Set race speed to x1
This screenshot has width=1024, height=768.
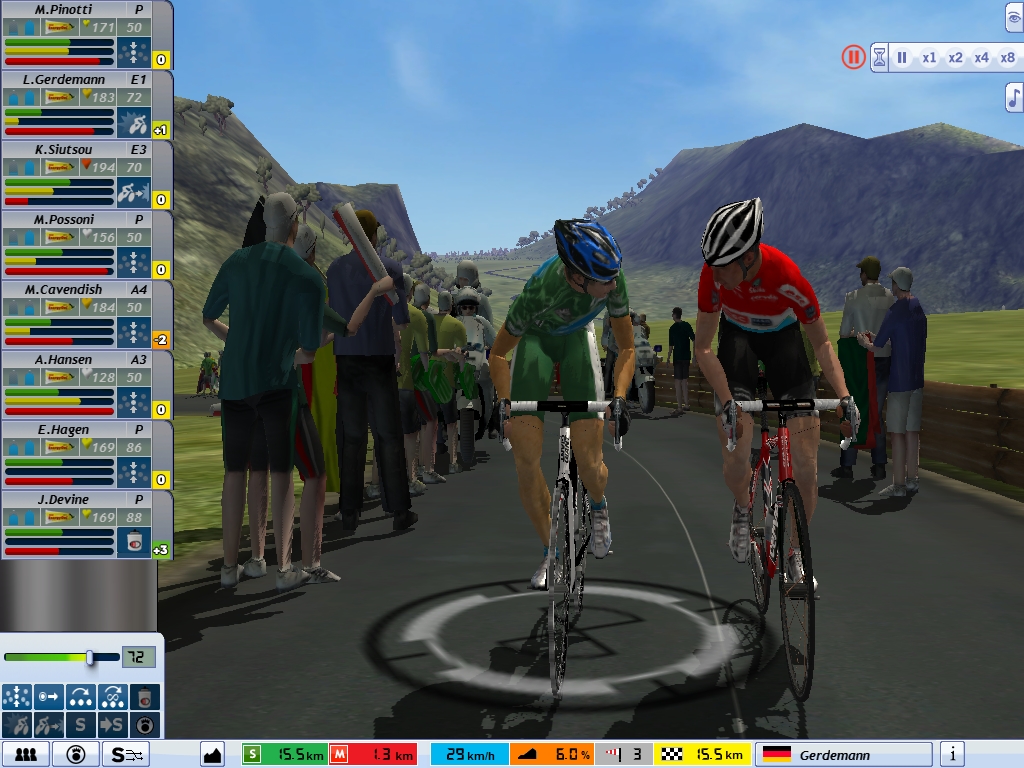tap(929, 58)
